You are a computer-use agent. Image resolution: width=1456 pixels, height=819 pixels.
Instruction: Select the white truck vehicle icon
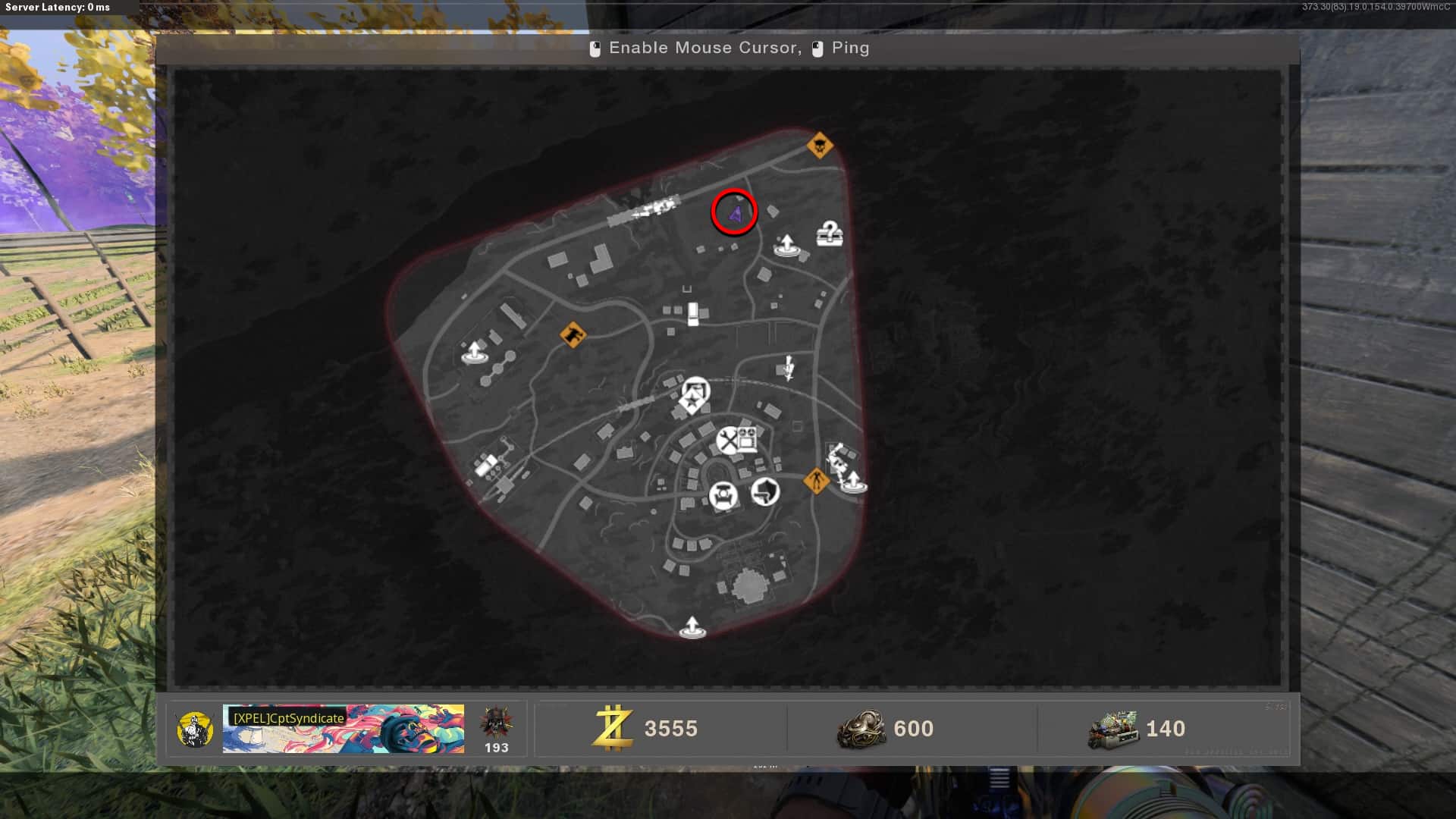pyautogui.click(x=692, y=314)
